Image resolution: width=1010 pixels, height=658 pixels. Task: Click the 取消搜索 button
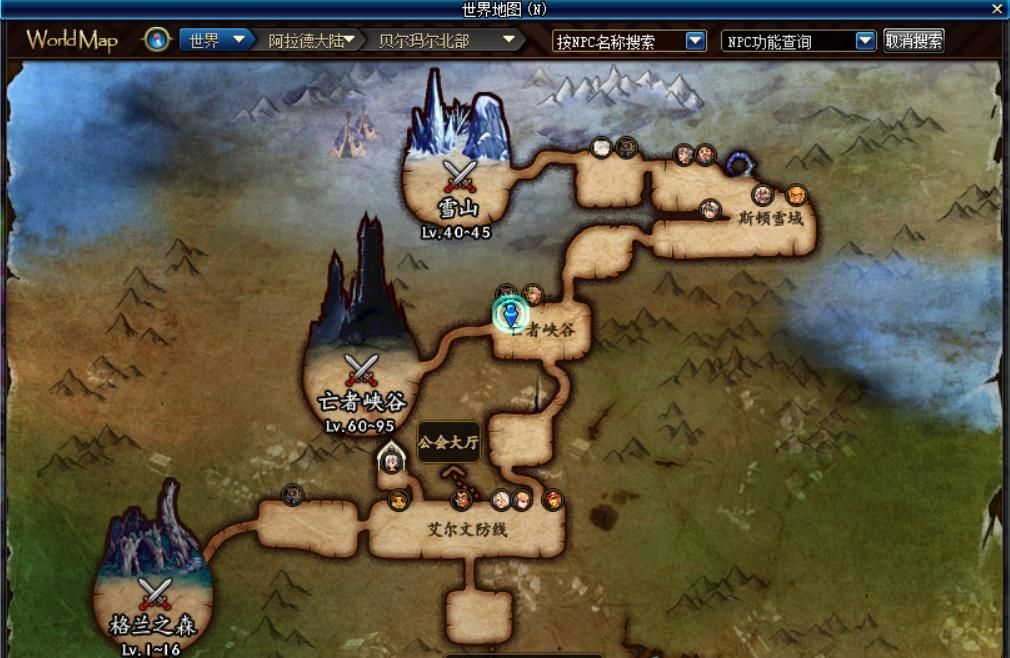[x=914, y=41]
